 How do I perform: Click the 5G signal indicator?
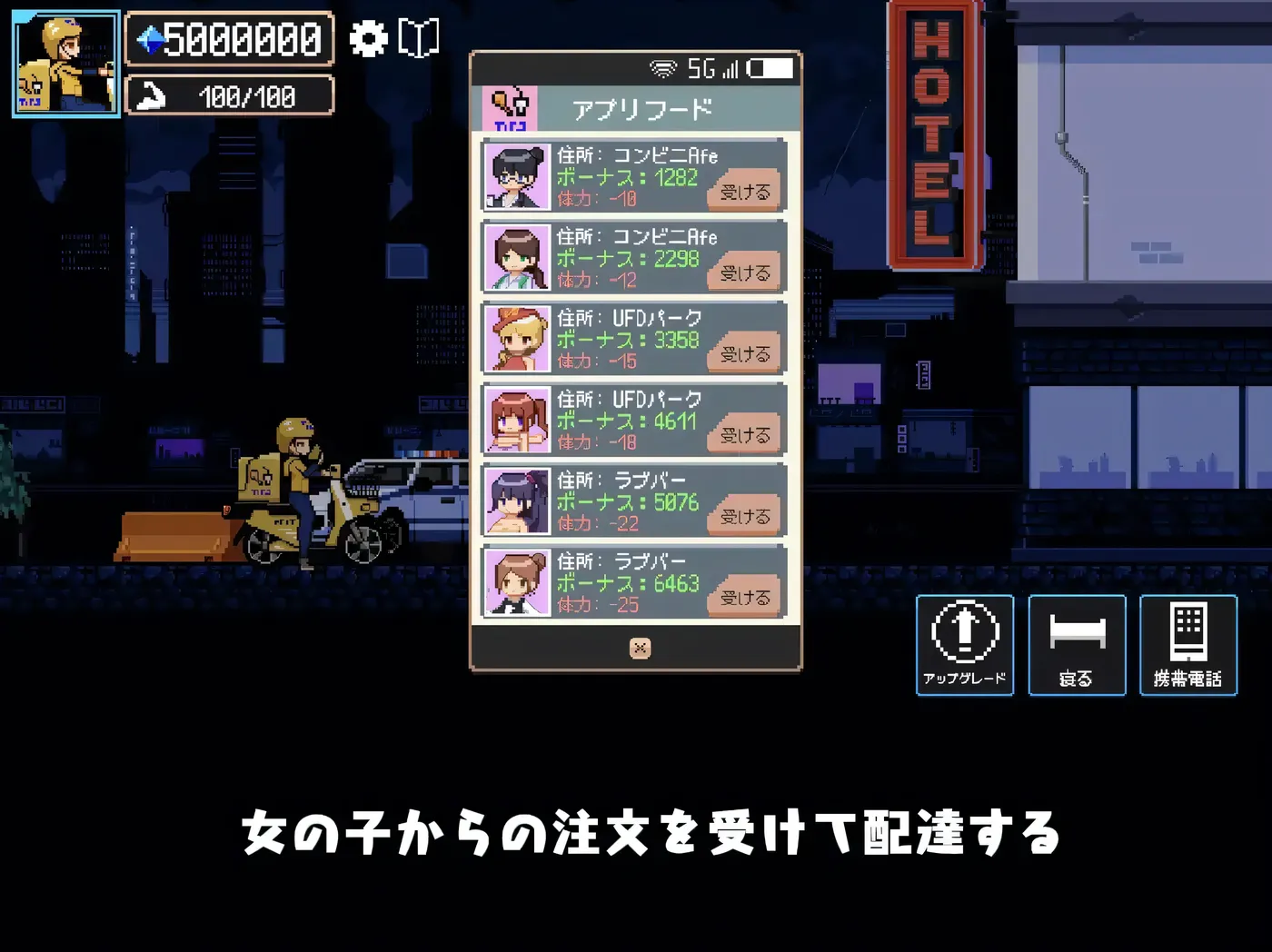702,66
